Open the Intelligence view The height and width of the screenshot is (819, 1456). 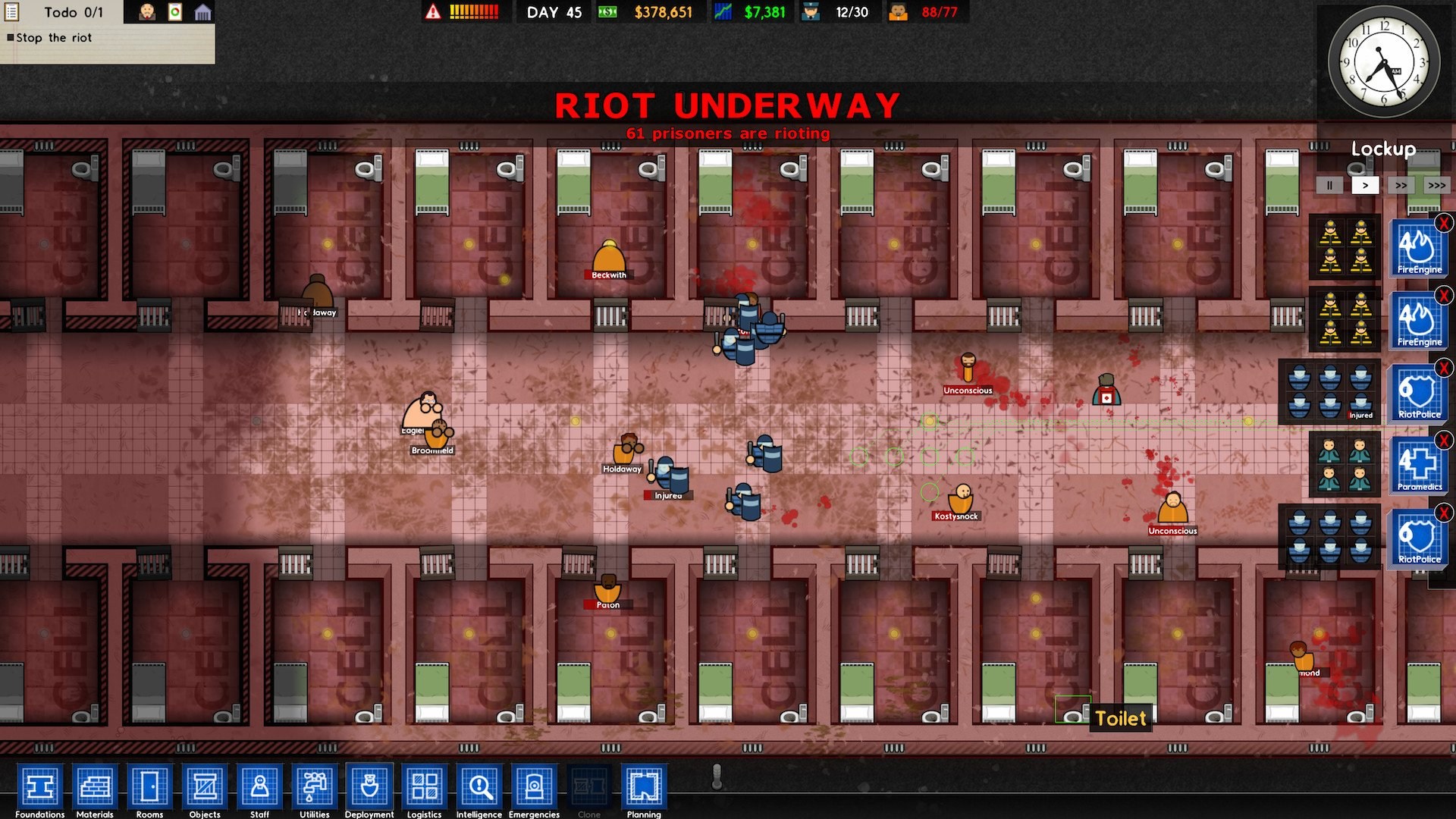(479, 789)
